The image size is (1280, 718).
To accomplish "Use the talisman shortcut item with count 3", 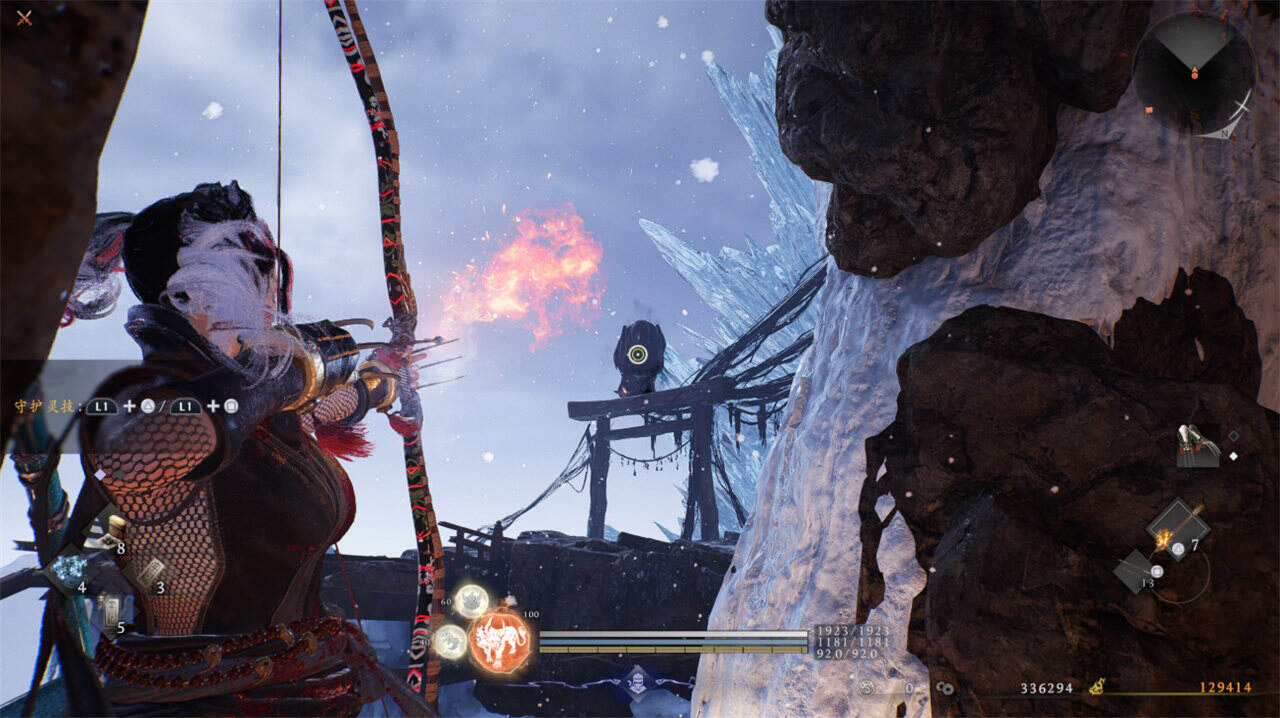I will [150, 574].
